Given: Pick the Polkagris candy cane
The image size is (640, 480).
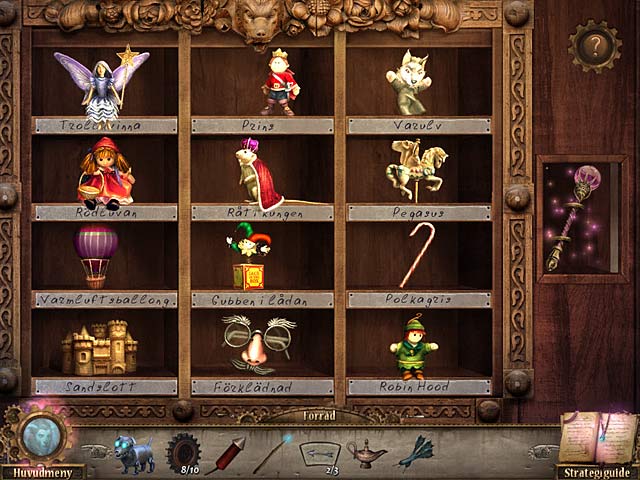Looking at the screenshot, I should [417, 255].
